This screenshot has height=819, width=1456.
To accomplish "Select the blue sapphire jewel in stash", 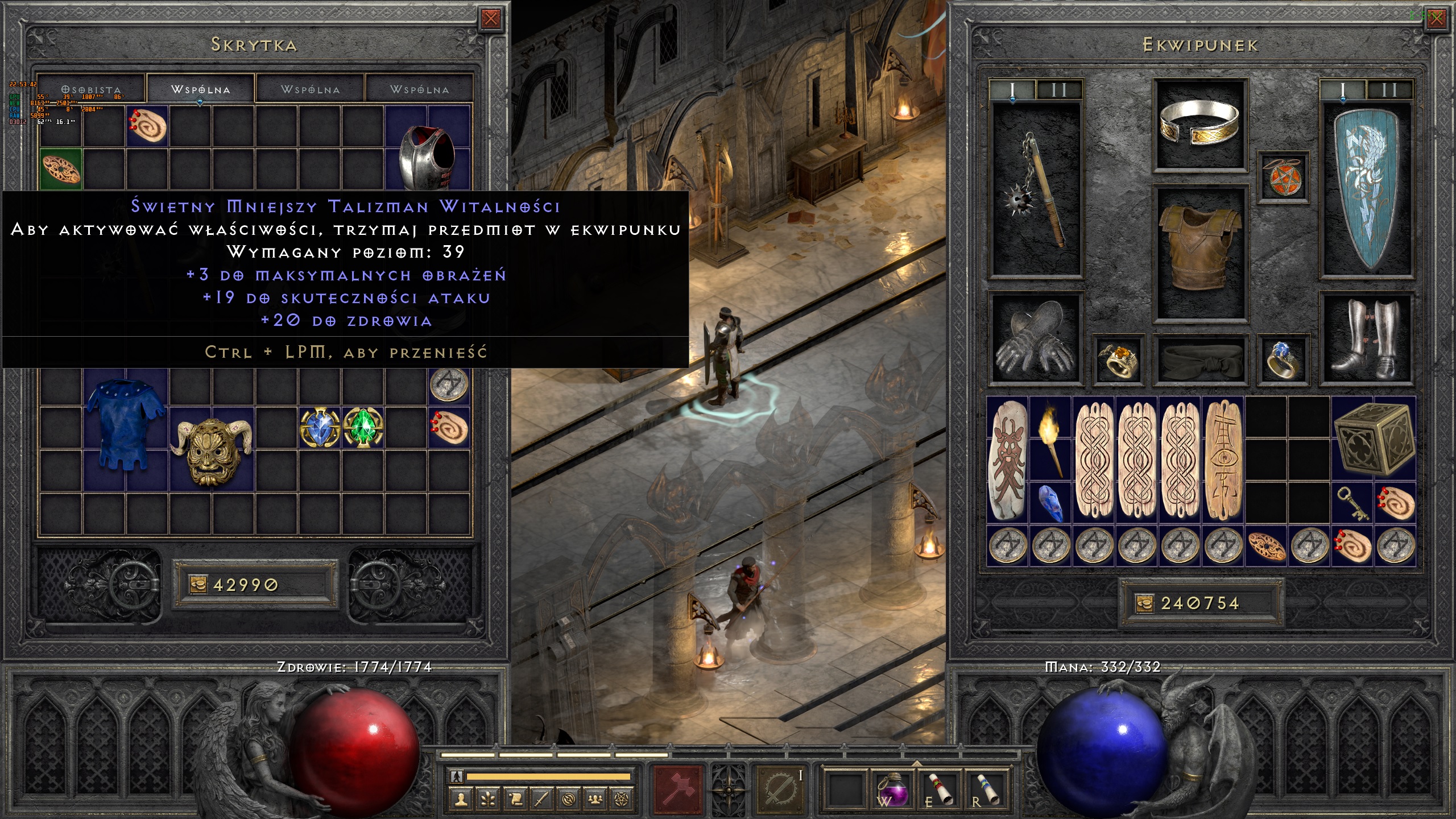I will tap(320, 428).
